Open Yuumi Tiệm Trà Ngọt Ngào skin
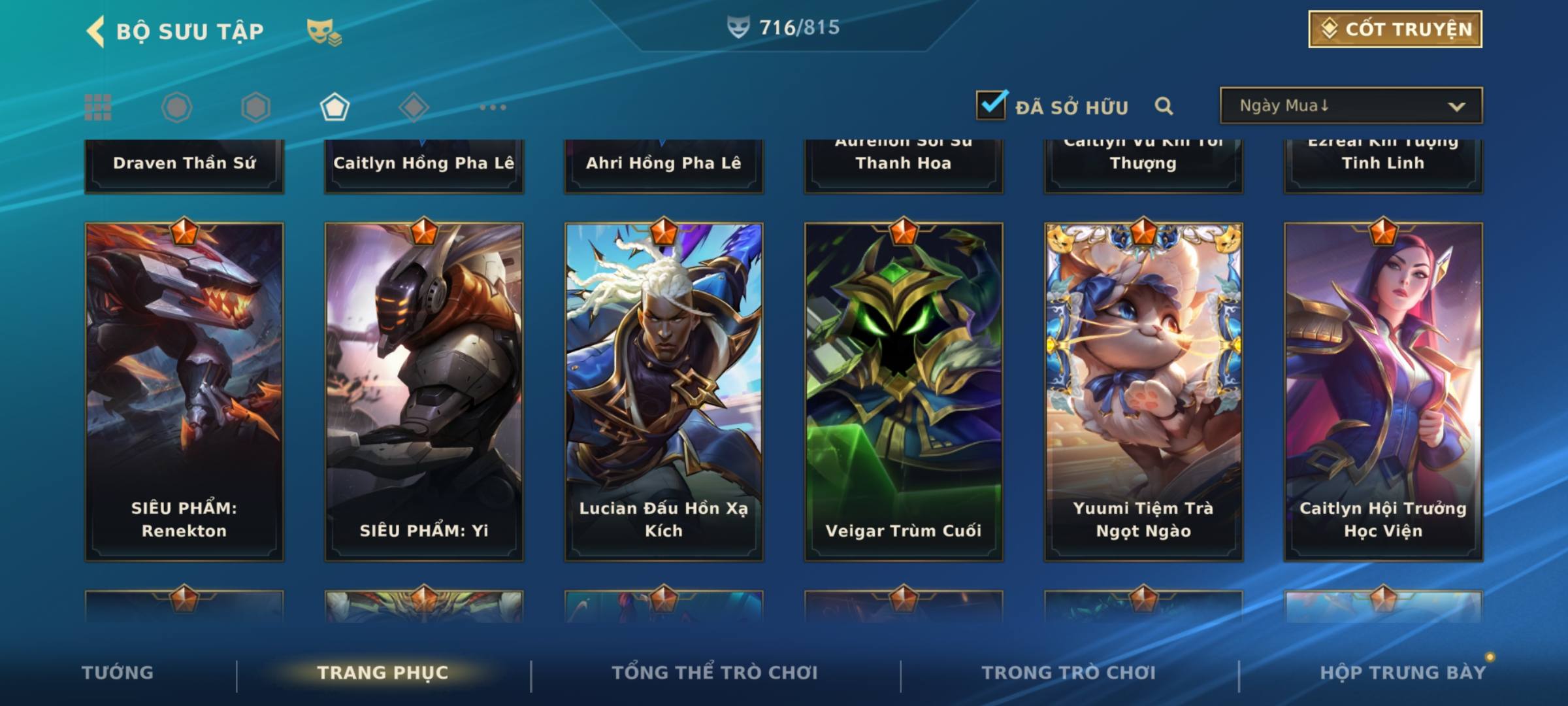Image resolution: width=1568 pixels, height=706 pixels. click(1143, 392)
